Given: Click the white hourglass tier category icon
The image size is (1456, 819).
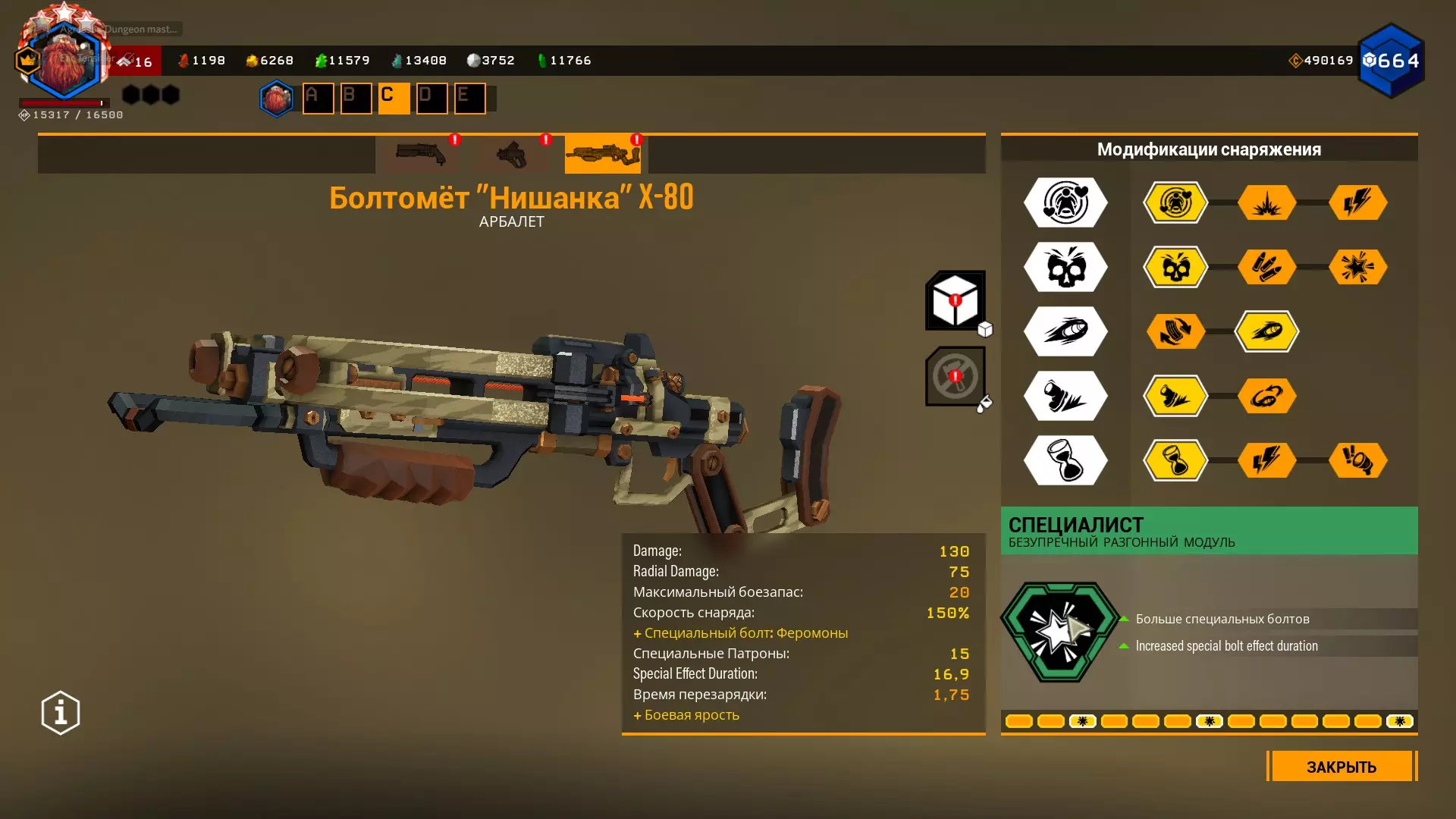Looking at the screenshot, I should [1065, 460].
